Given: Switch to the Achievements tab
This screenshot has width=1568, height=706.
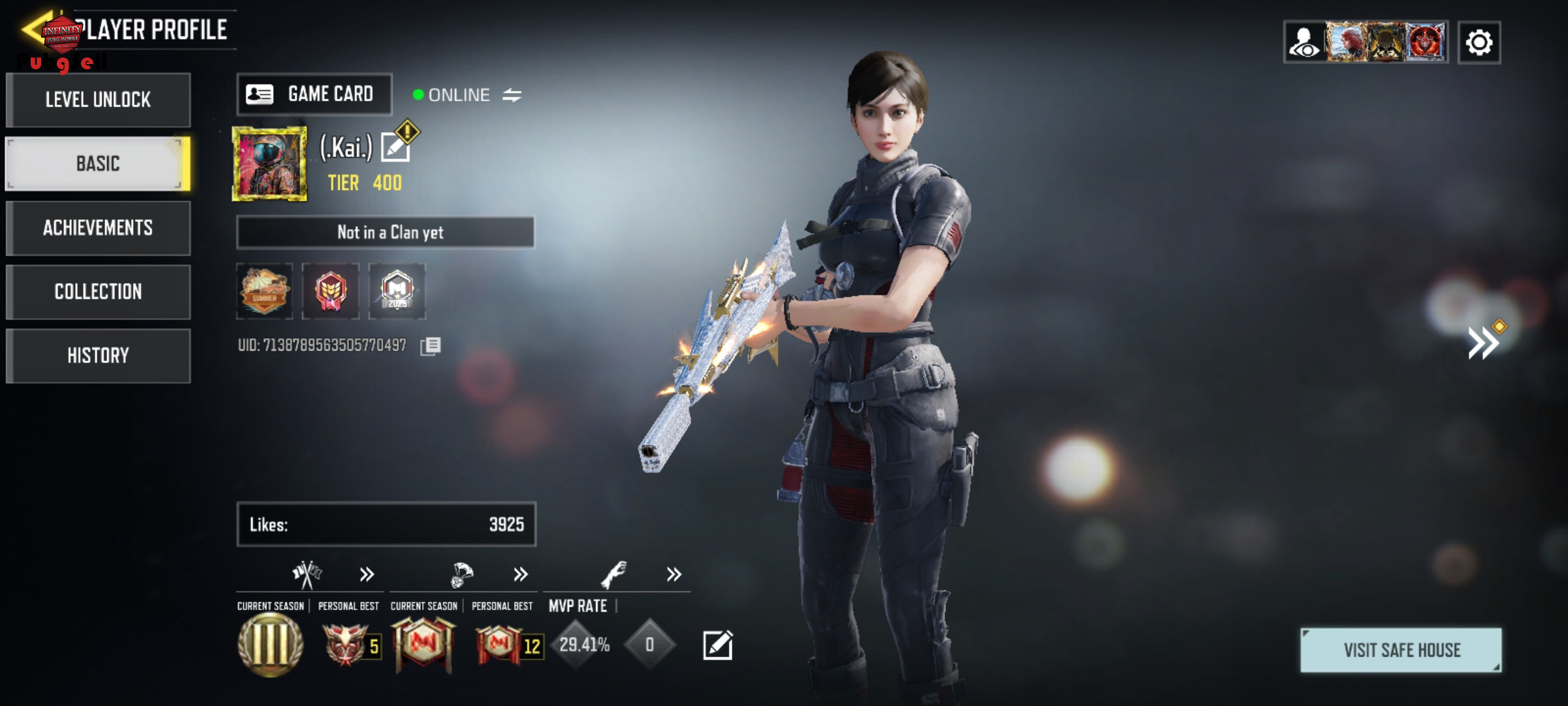Looking at the screenshot, I should [x=98, y=227].
